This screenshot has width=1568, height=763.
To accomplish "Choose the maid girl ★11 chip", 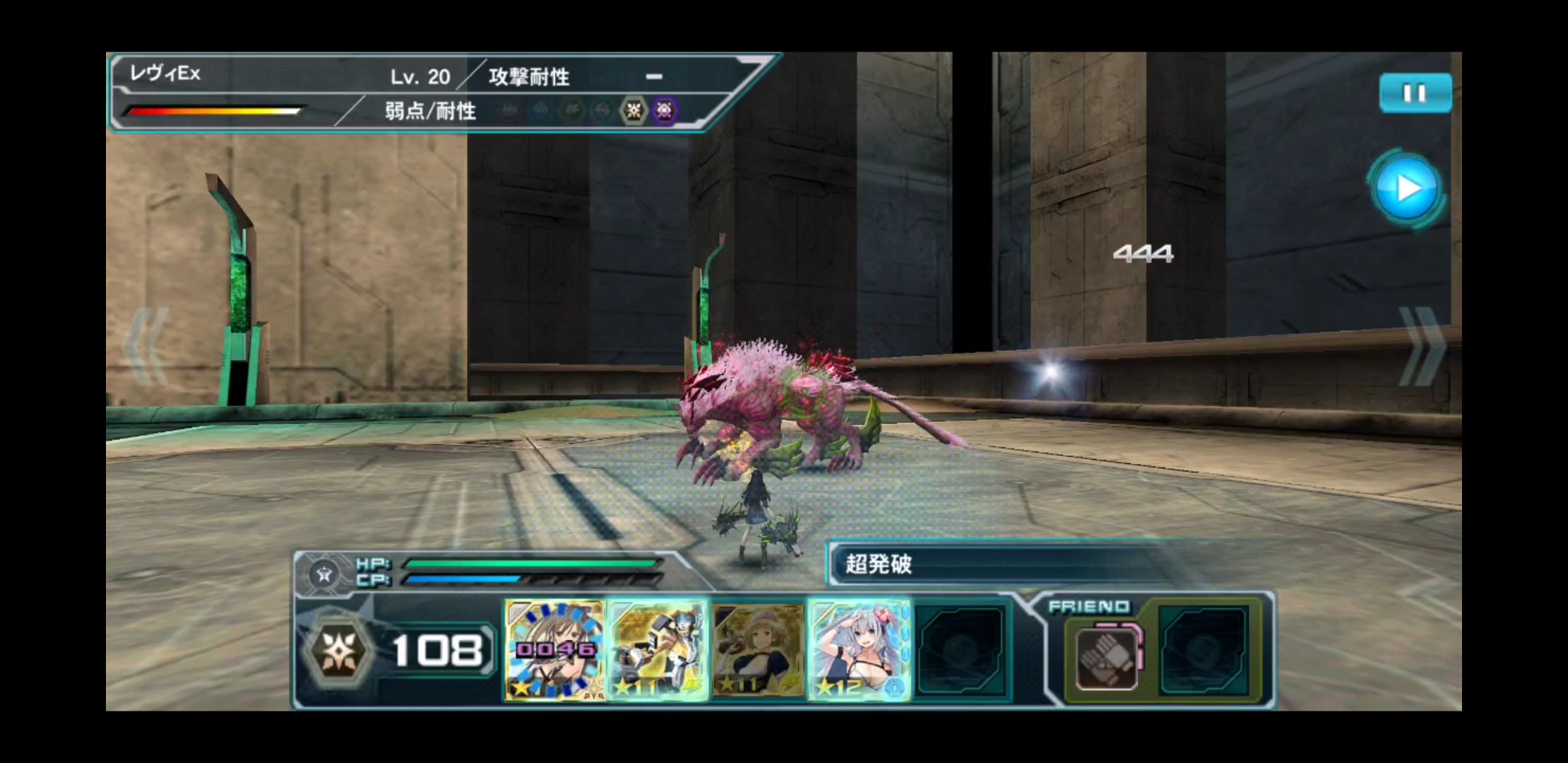I will click(x=758, y=650).
